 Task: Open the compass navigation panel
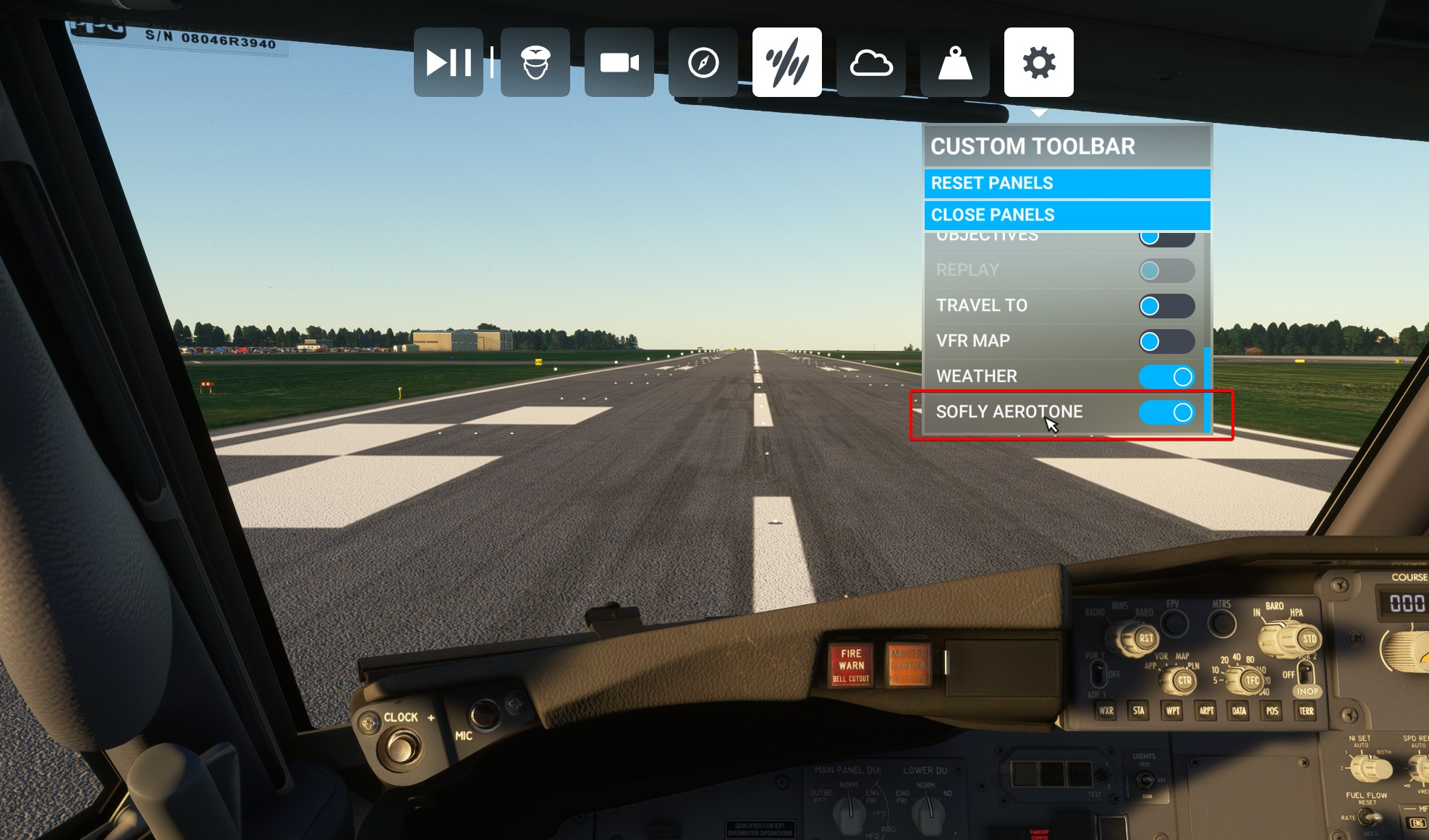(x=703, y=62)
